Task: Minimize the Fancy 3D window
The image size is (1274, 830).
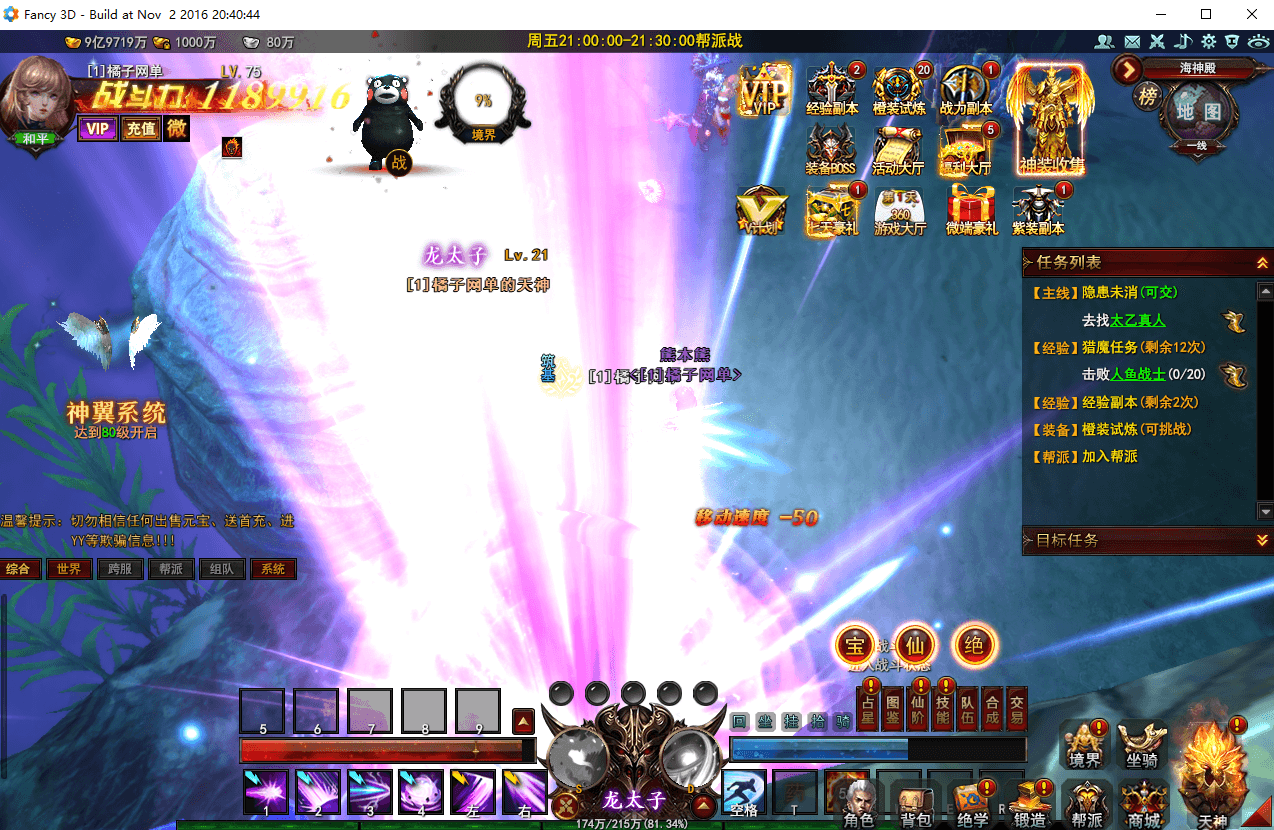Action: coord(1162,14)
